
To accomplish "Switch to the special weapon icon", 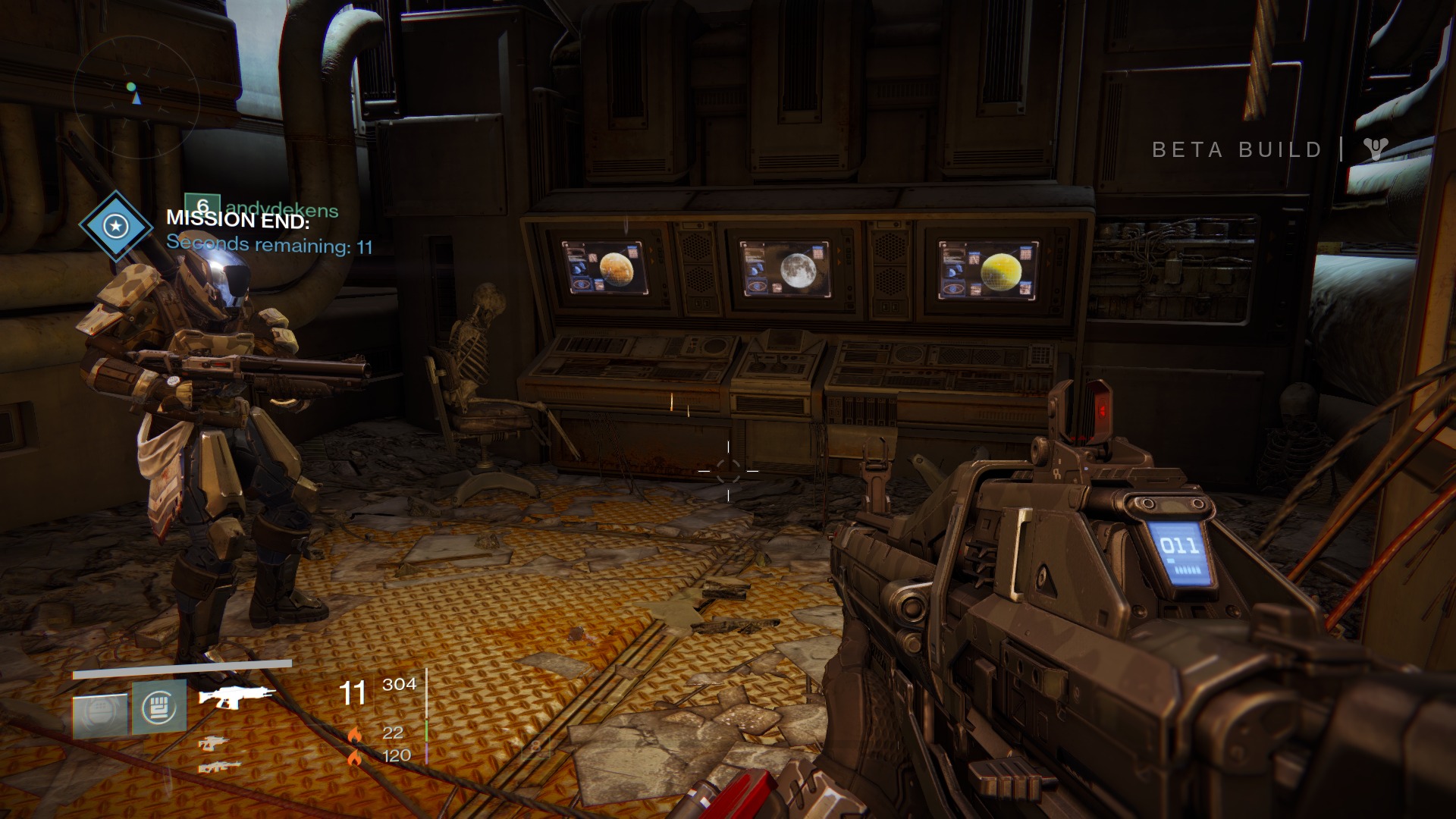I will coord(214,743).
